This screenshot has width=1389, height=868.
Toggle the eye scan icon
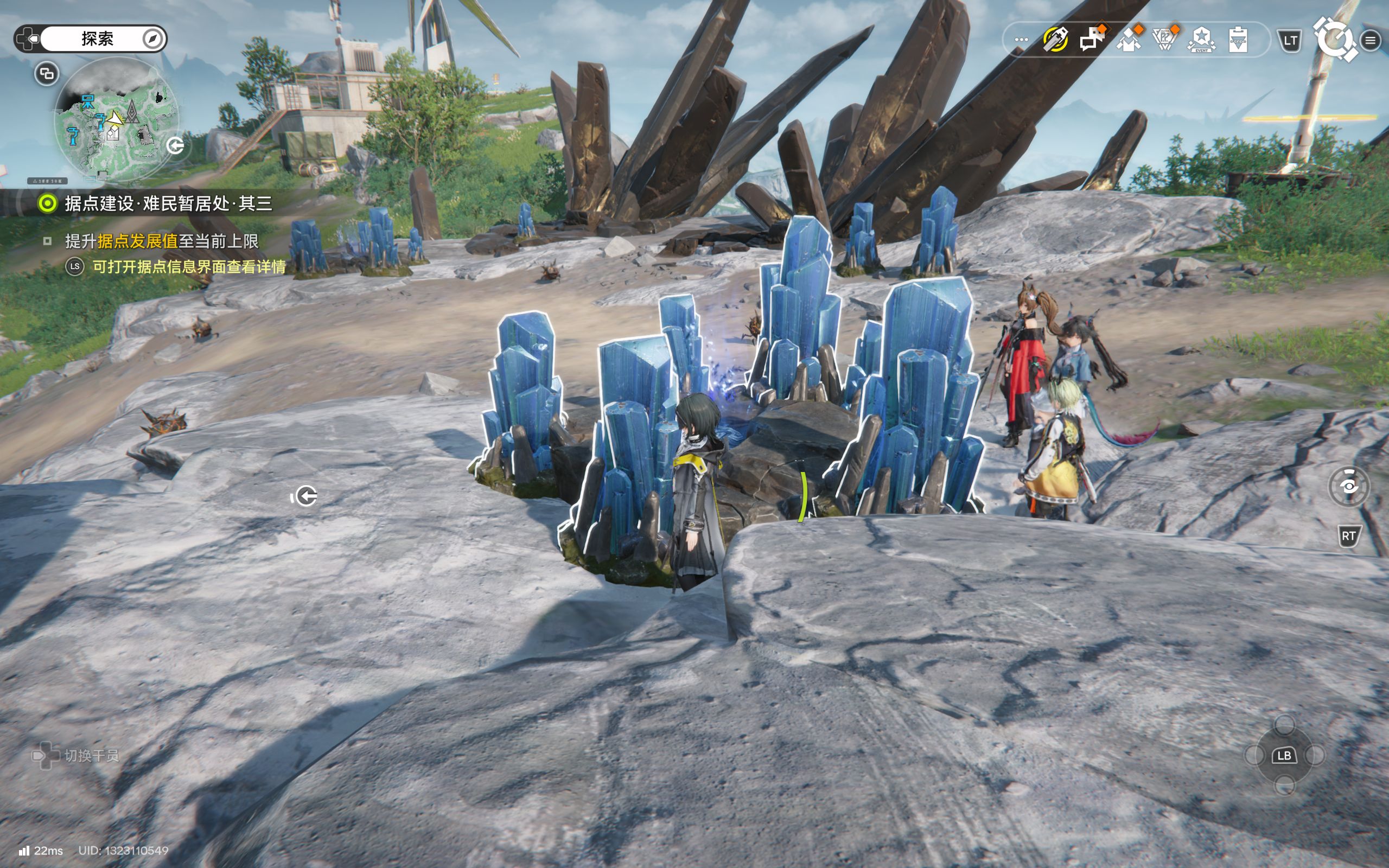click(x=1349, y=487)
